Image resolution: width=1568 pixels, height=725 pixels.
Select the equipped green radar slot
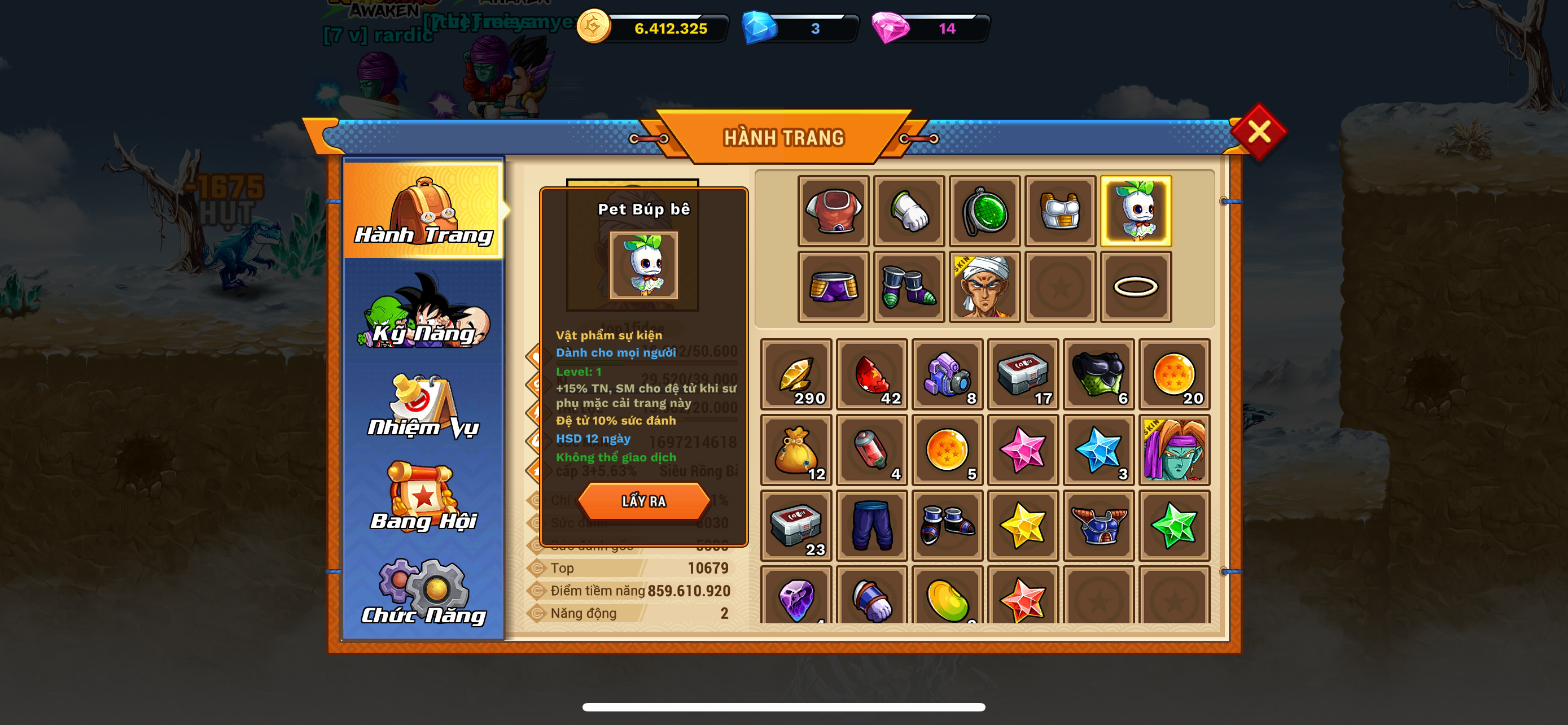[984, 211]
